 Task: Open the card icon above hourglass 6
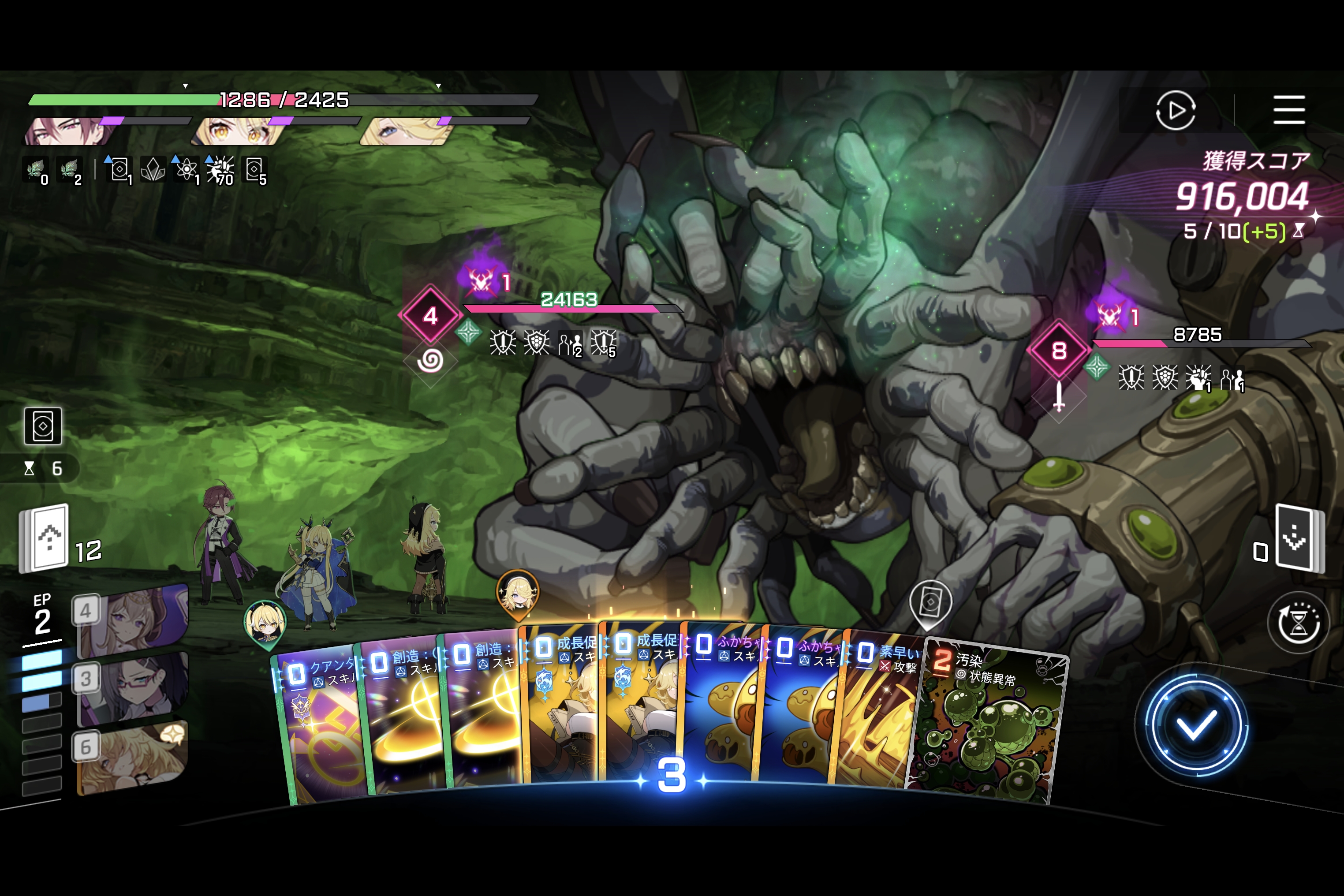pyautogui.click(x=43, y=426)
